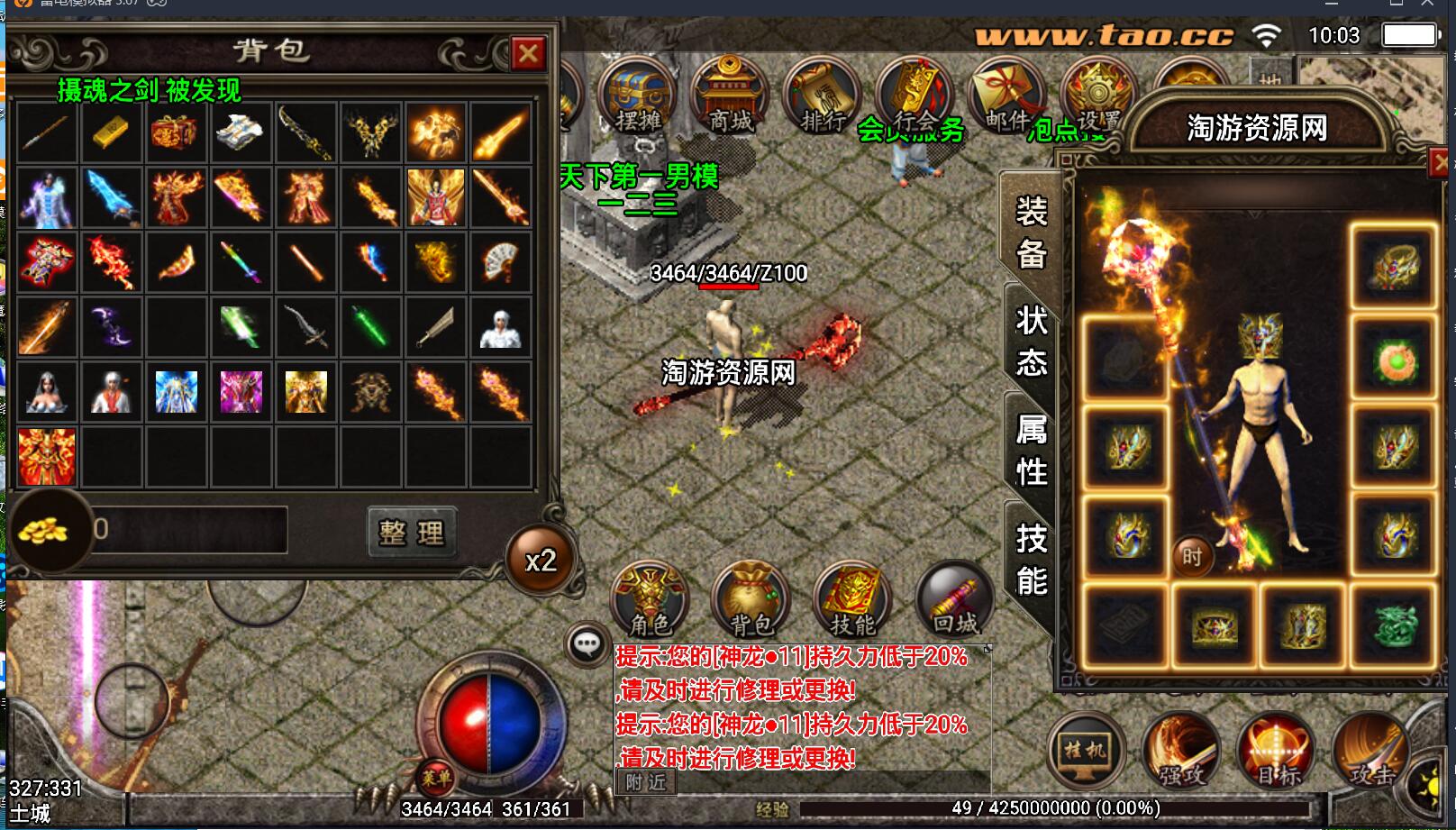This screenshot has height=830, width=1456.
Task: Open the 邮件 mail icon
Action: pyautogui.click(x=1005, y=93)
